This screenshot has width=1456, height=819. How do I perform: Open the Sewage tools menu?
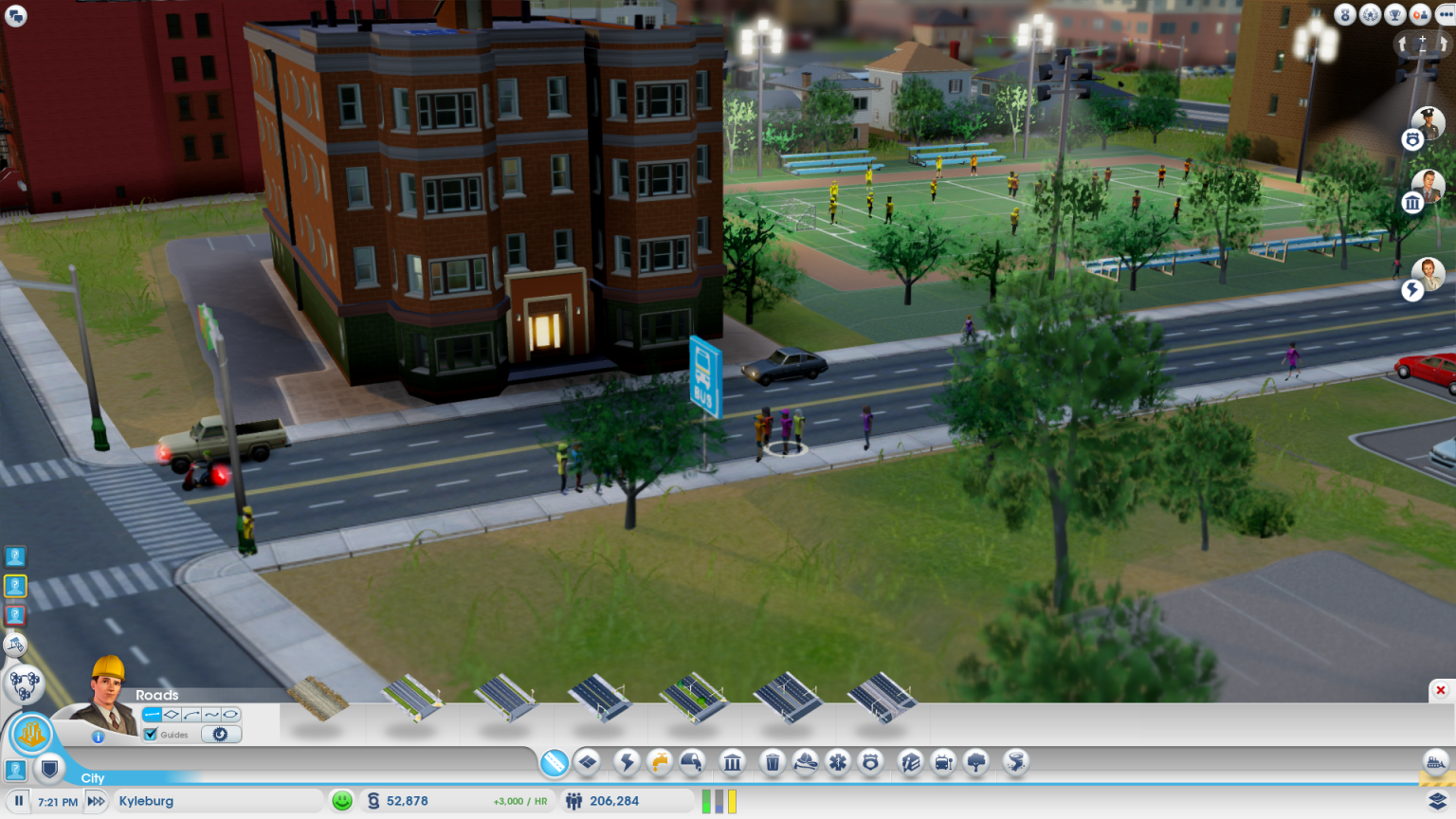(x=692, y=761)
